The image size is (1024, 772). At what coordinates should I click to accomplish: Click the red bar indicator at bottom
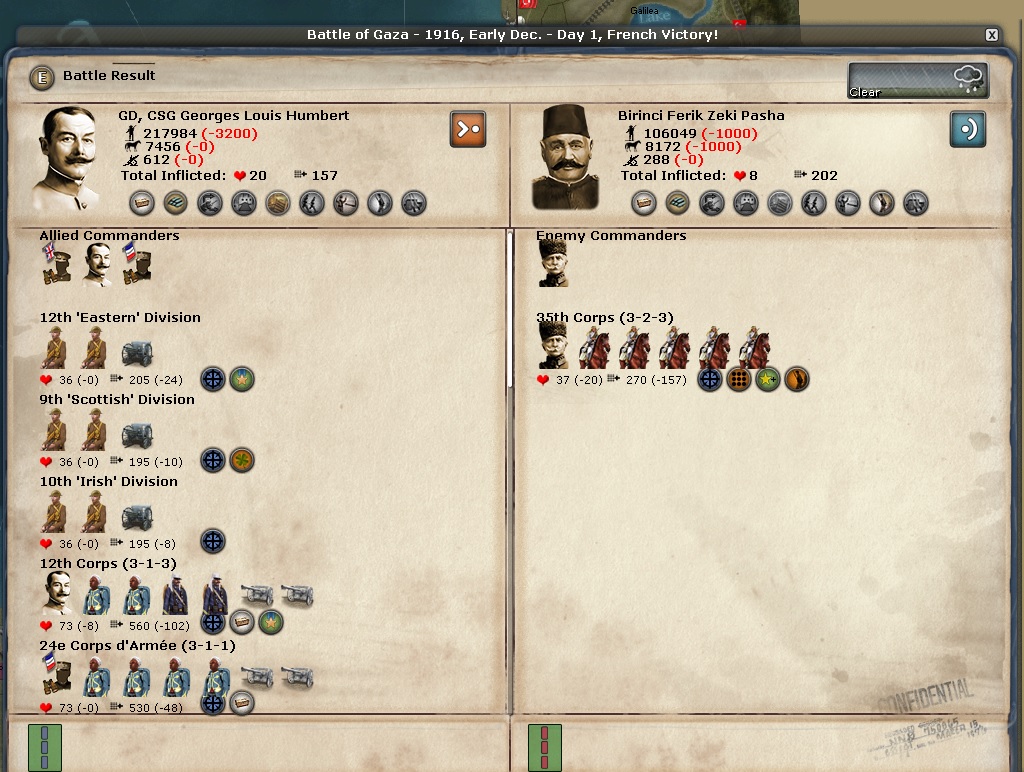[544, 747]
